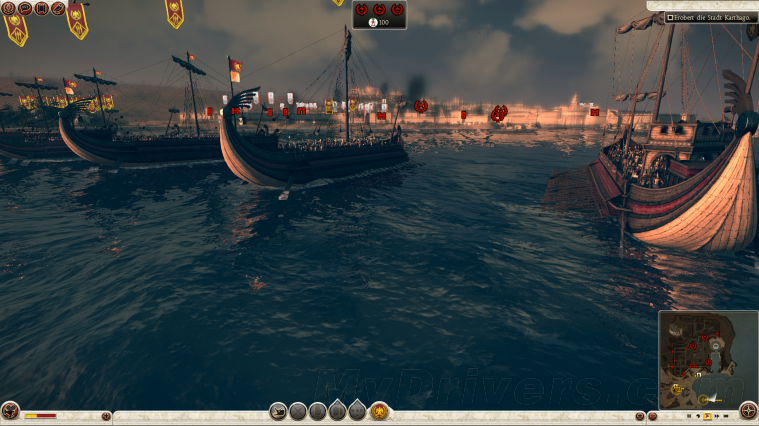Select the bird emblem icon

(58, 8)
